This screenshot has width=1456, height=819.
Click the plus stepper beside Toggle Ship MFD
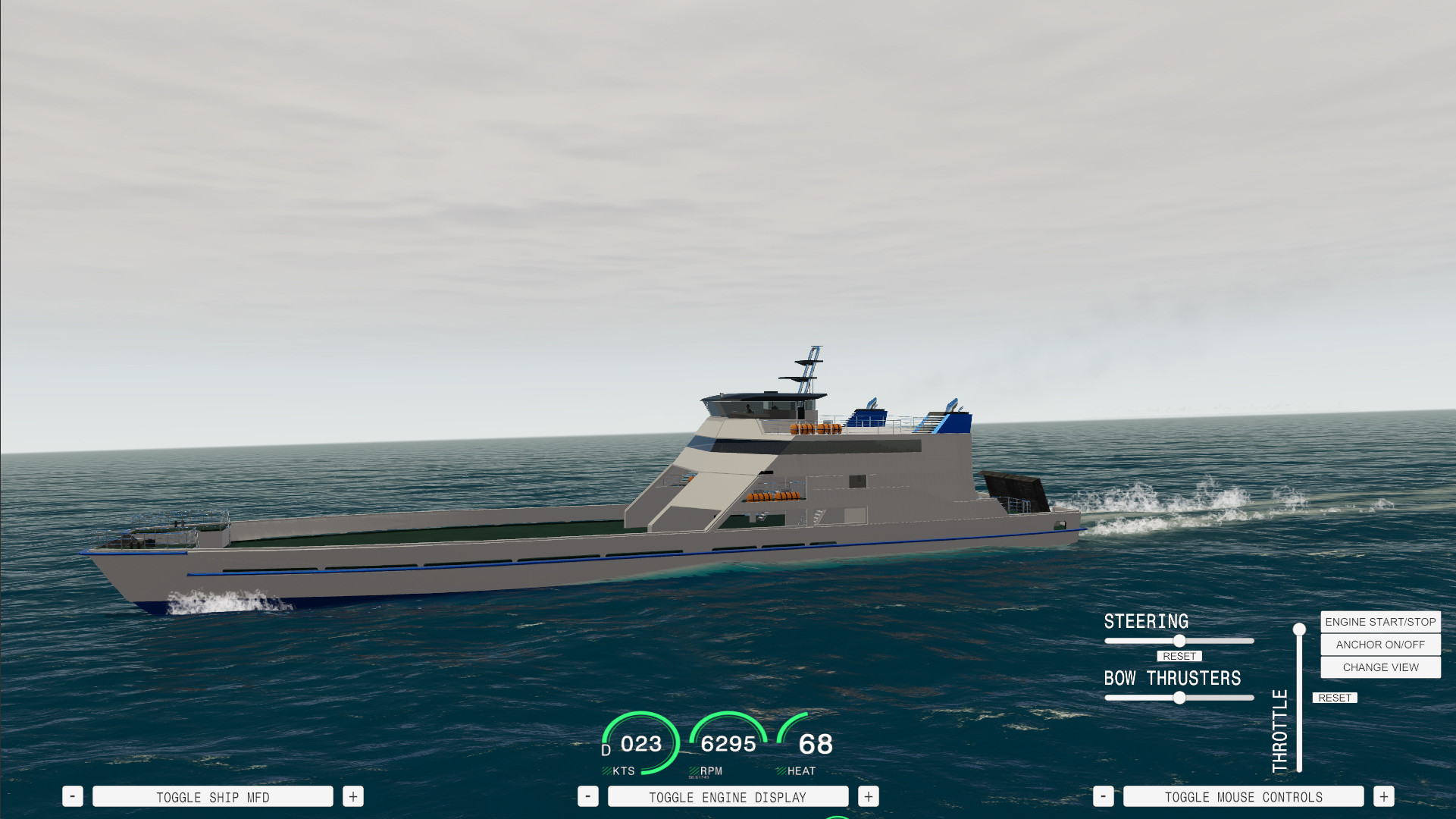[x=352, y=796]
